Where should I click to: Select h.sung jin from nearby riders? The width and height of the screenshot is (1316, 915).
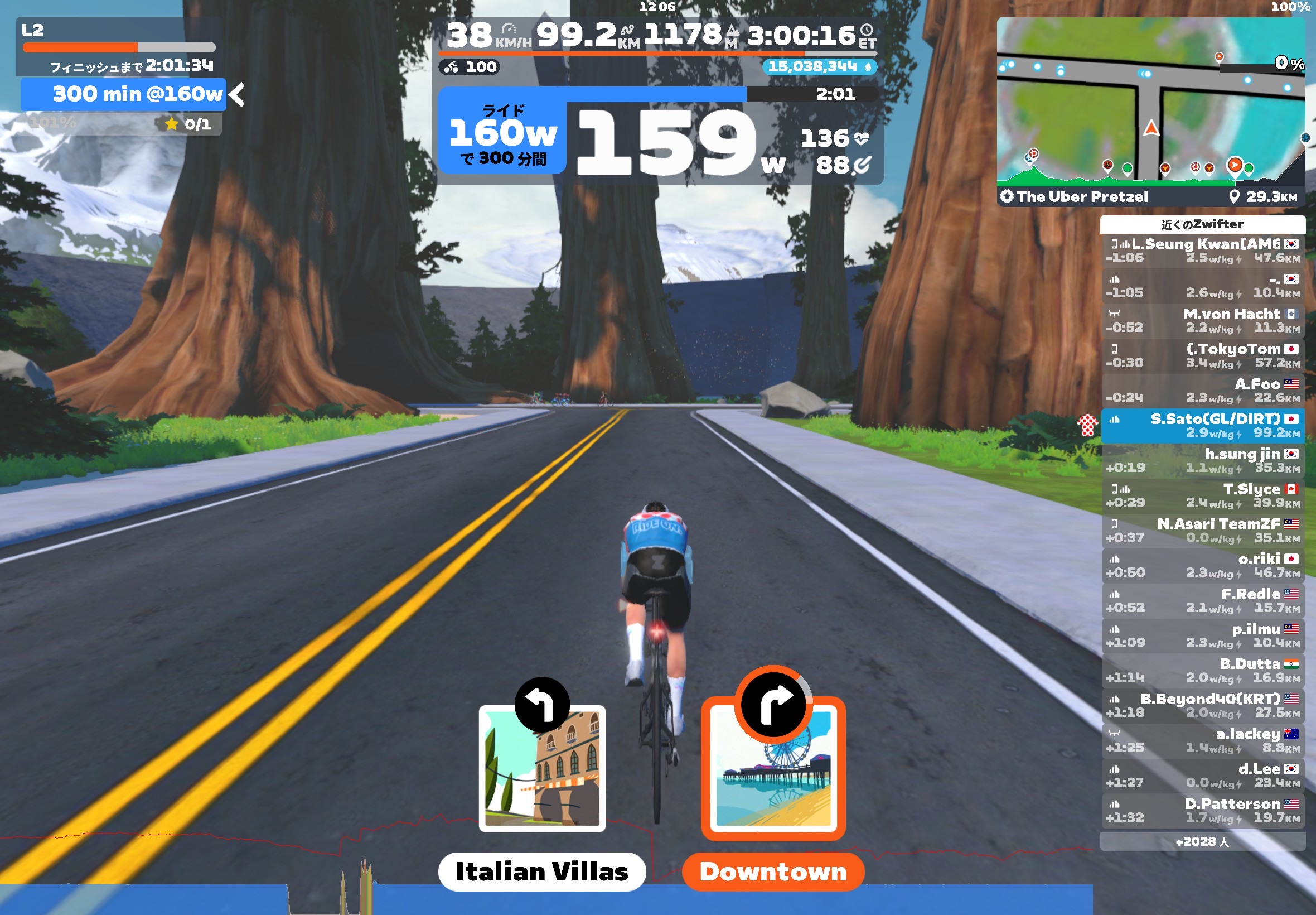coord(1202,460)
